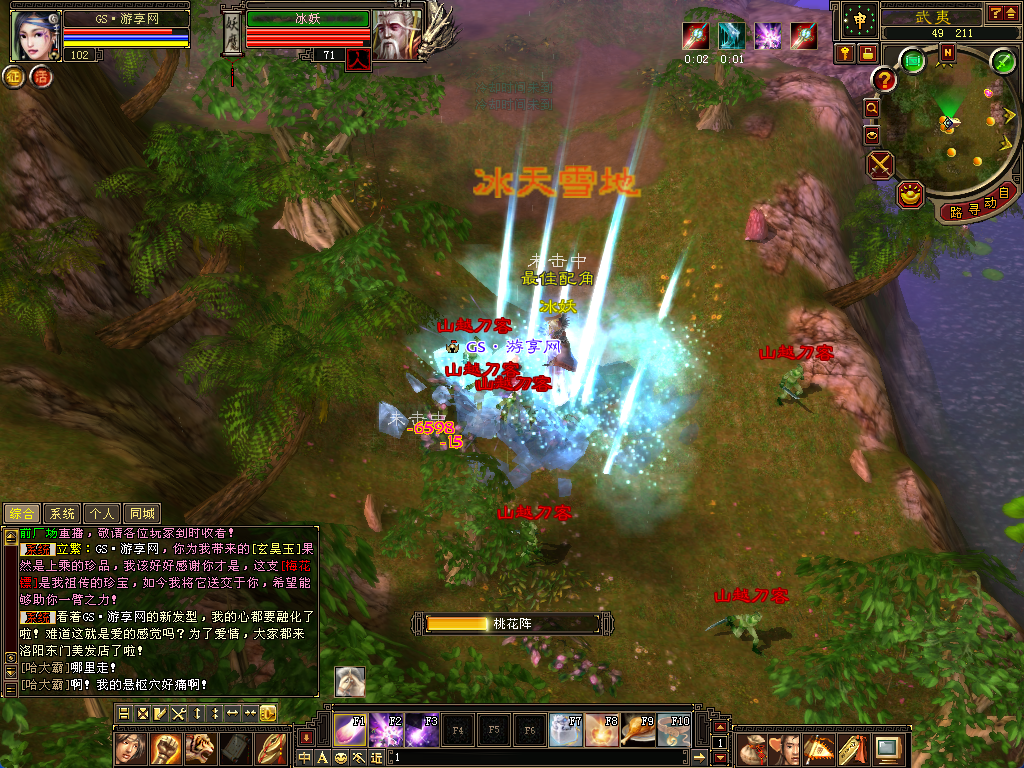Open the 同城 chat tab
Image resolution: width=1024 pixels, height=768 pixels.
(x=142, y=513)
